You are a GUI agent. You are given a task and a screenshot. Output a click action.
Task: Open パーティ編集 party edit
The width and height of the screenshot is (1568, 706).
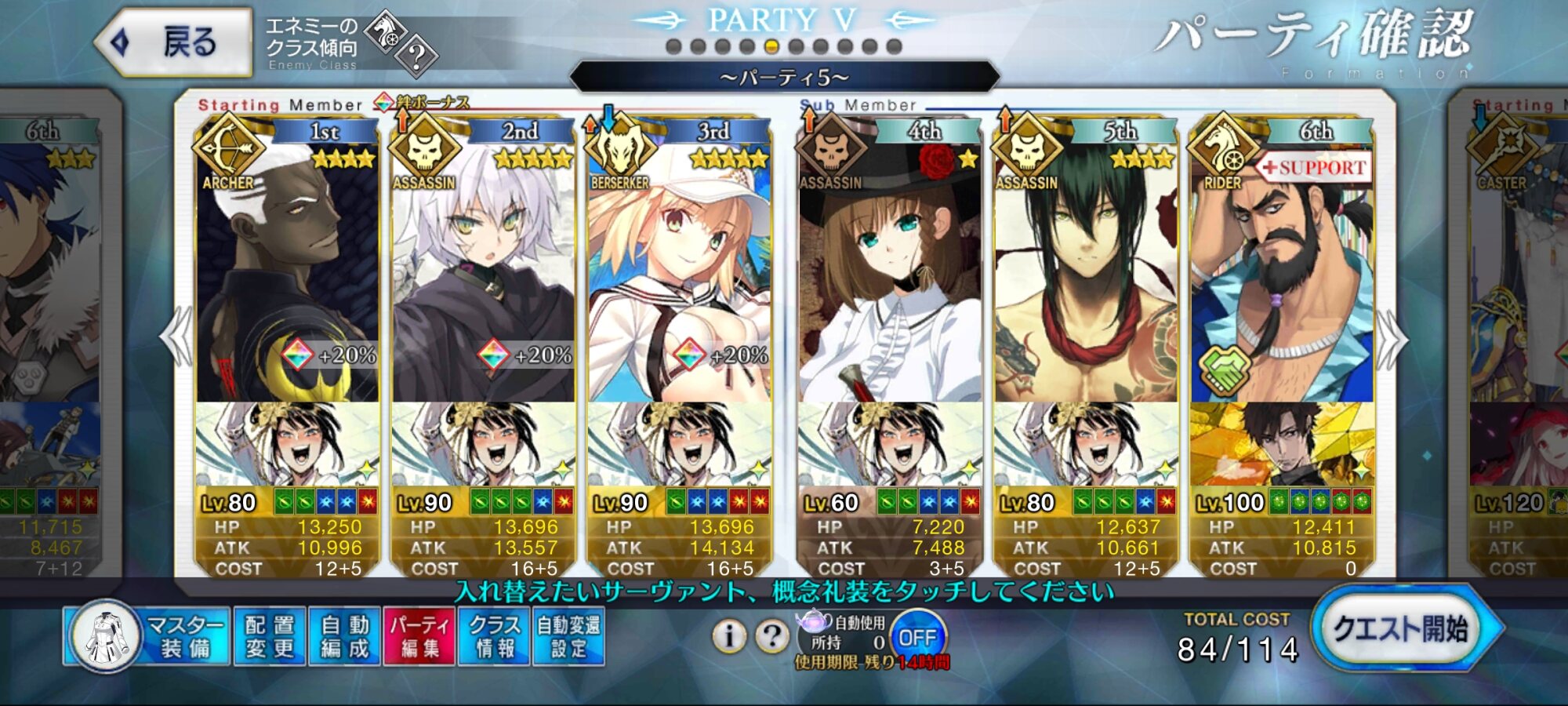tap(419, 636)
